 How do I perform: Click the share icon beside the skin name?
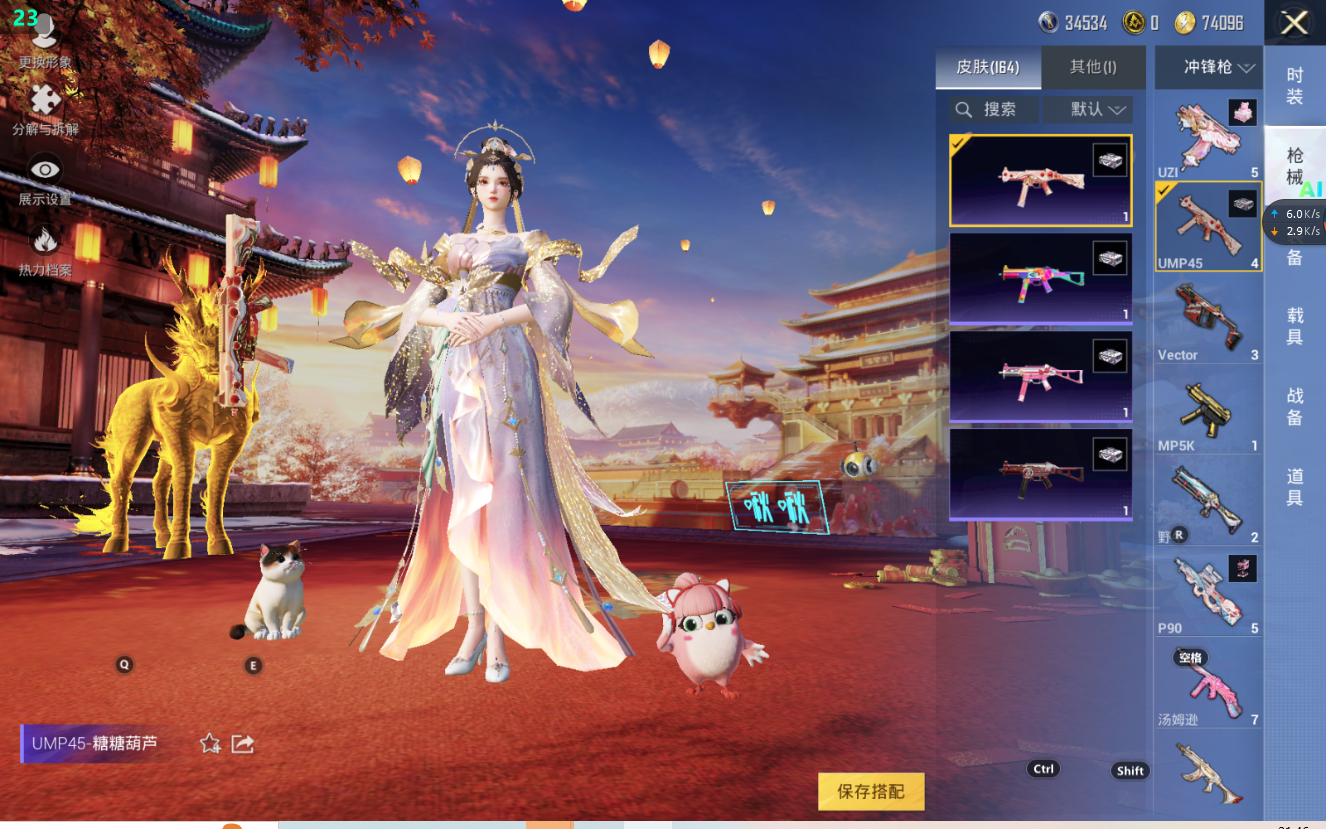[242, 743]
